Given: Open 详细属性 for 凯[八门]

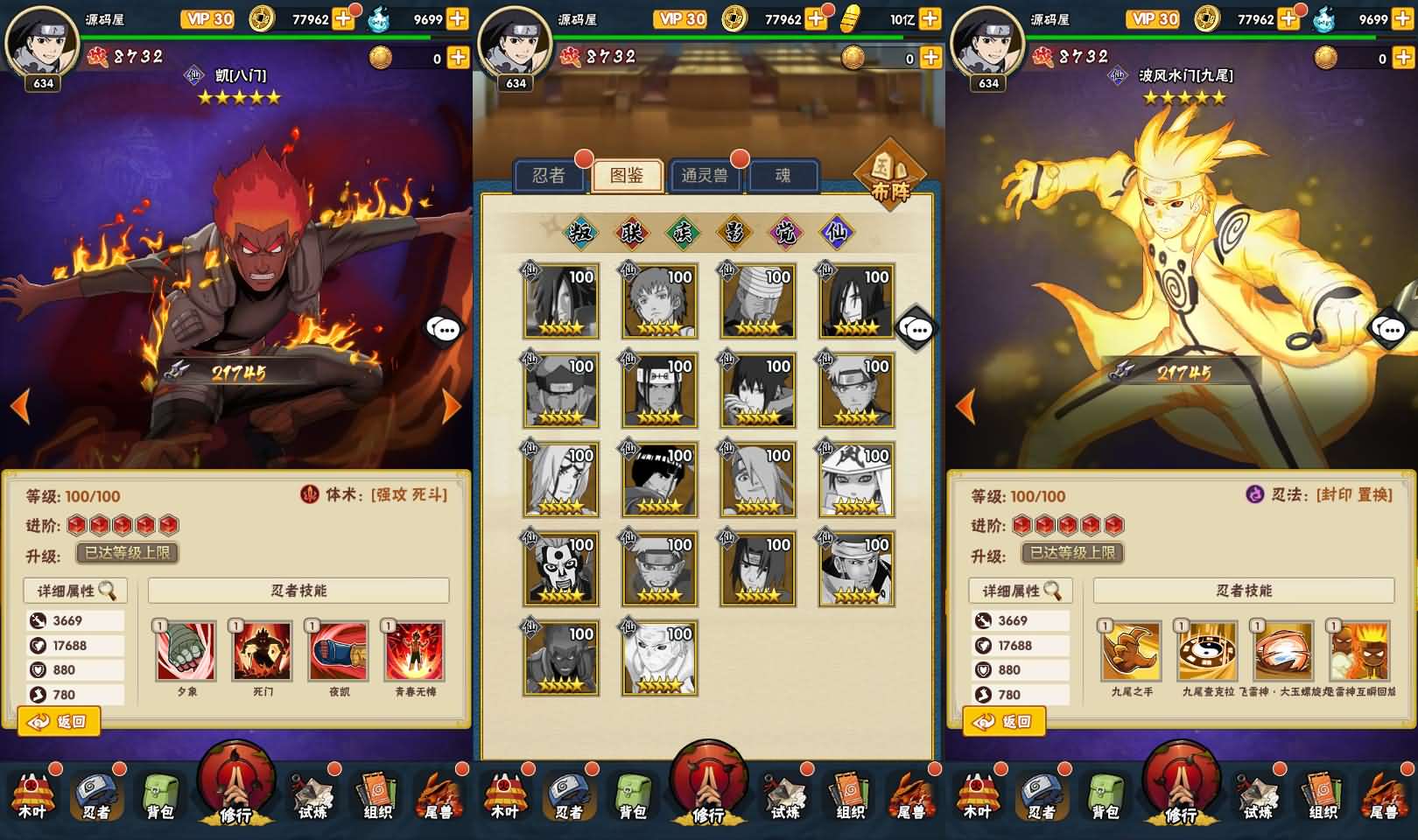Looking at the screenshot, I should point(75,591).
